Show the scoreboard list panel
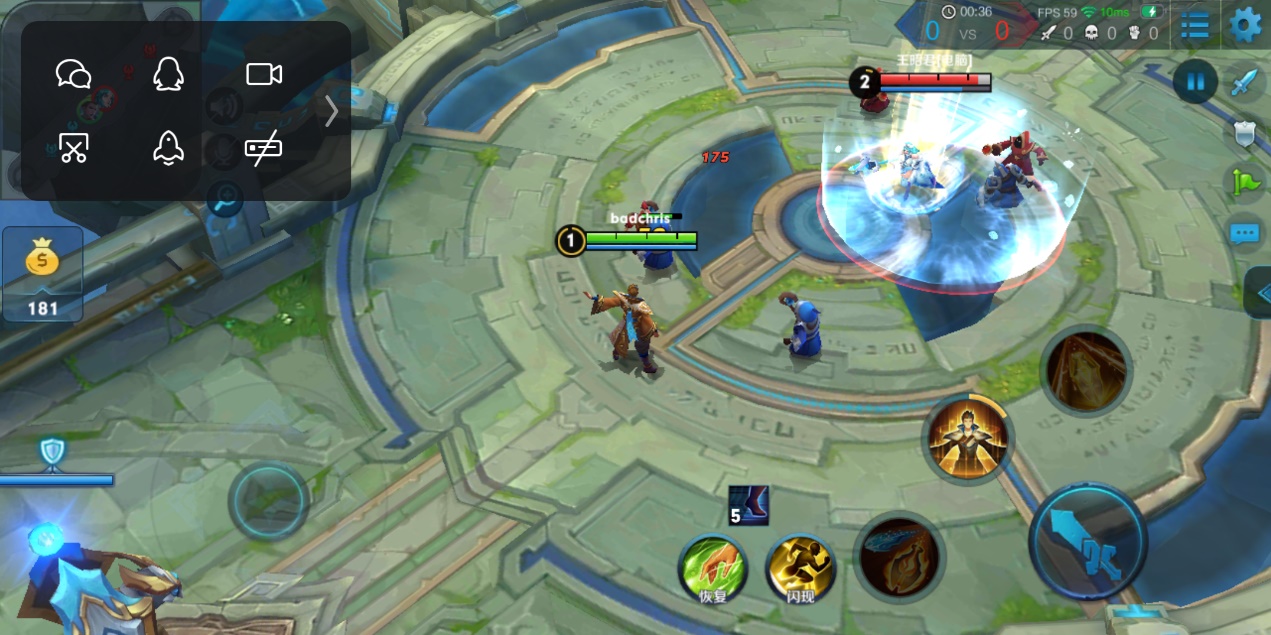Image resolution: width=1271 pixels, height=635 pixels. point(1195,27)
